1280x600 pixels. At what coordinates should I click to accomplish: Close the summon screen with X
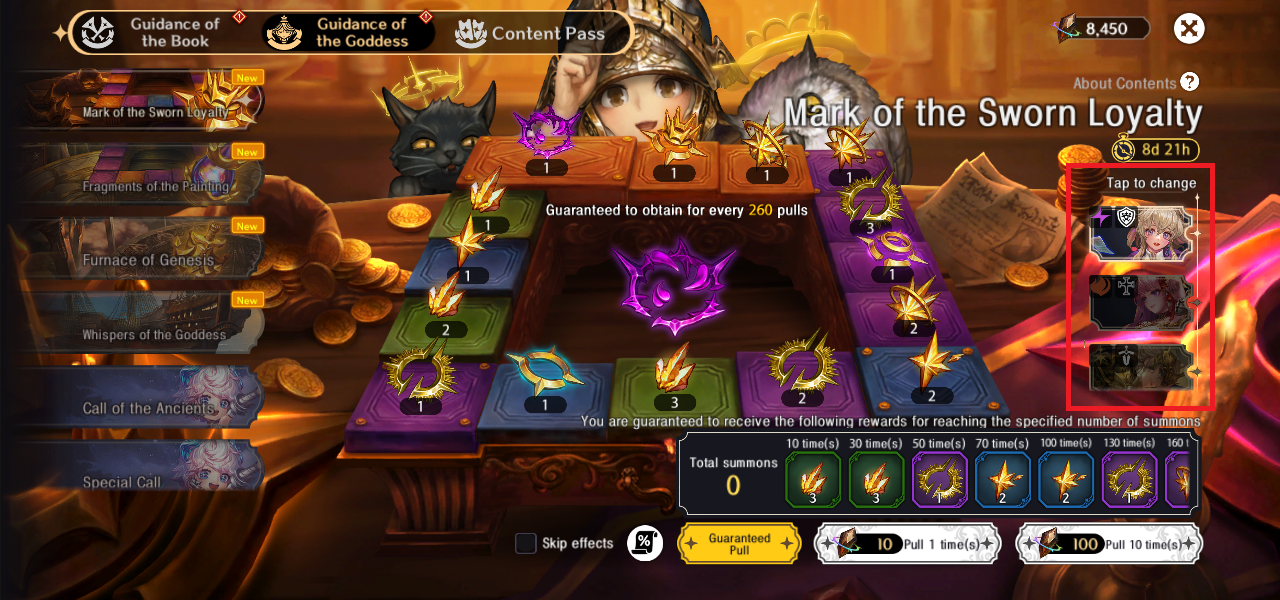point(1189,28)
